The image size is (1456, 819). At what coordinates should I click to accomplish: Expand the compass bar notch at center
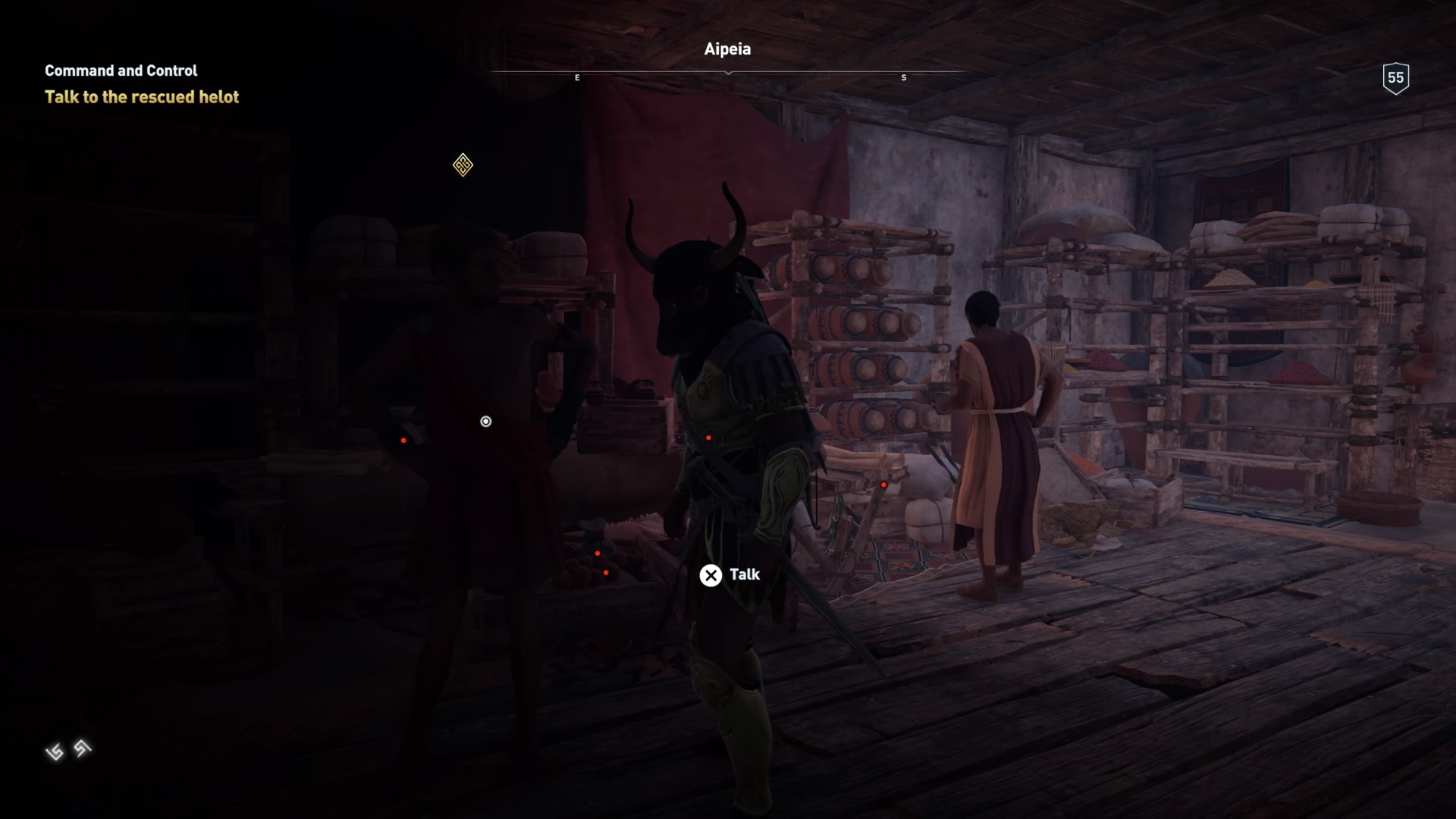coord(728,74)
